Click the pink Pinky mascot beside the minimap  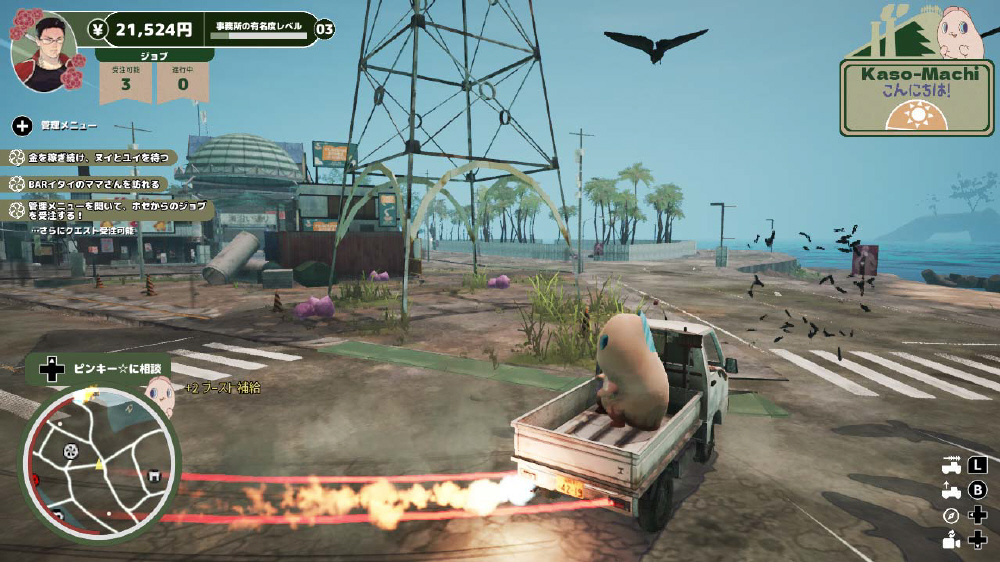[160, 397]
